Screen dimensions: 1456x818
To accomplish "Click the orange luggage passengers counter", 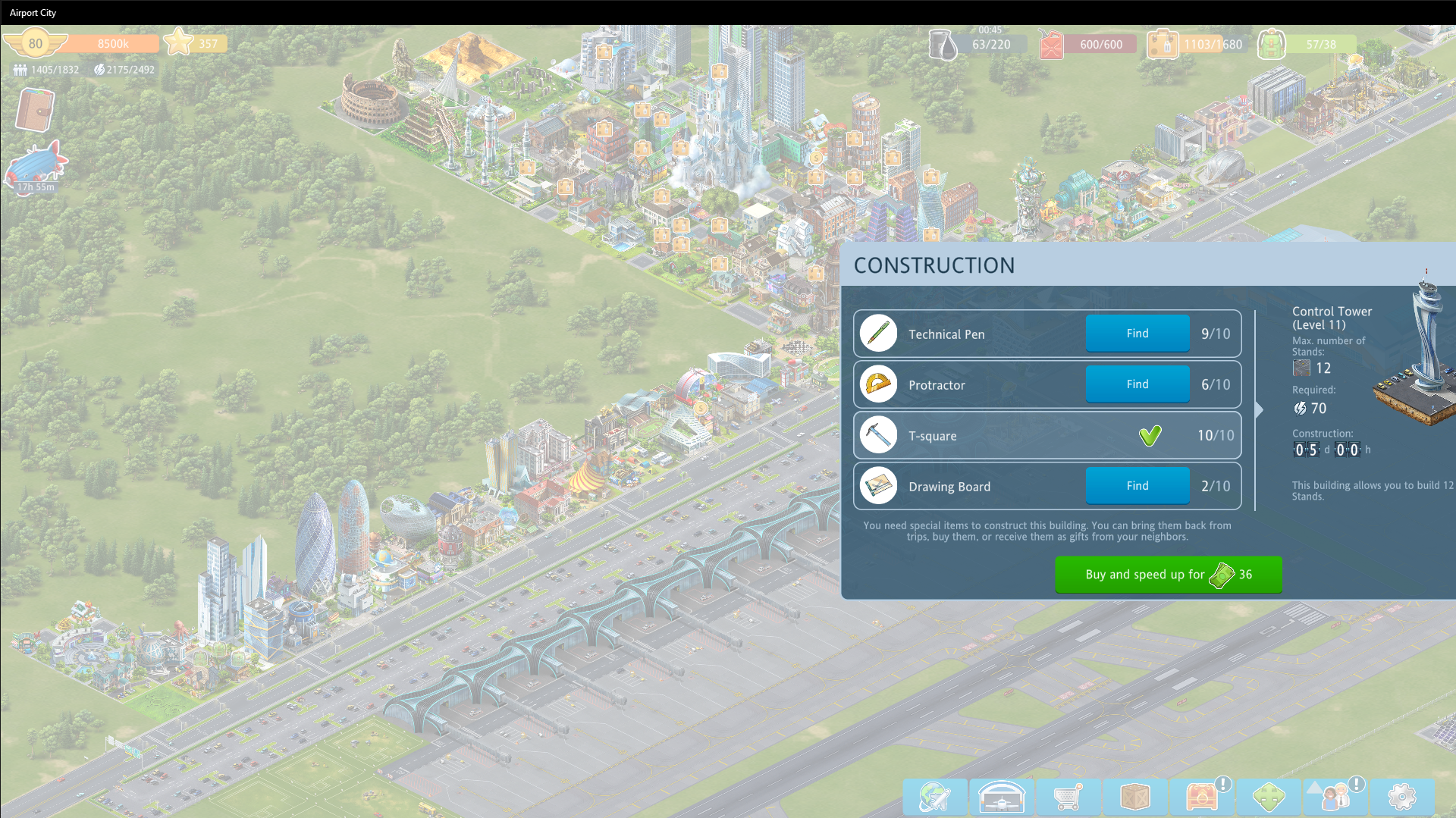I will tap(1162, 45).
